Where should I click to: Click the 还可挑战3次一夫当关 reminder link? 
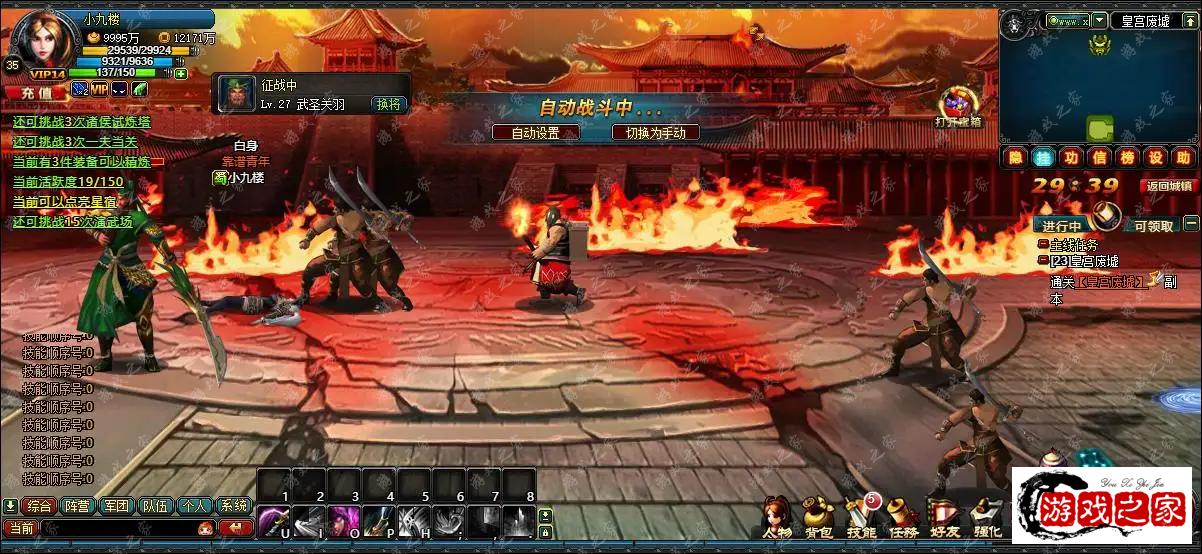click(76, 141)
